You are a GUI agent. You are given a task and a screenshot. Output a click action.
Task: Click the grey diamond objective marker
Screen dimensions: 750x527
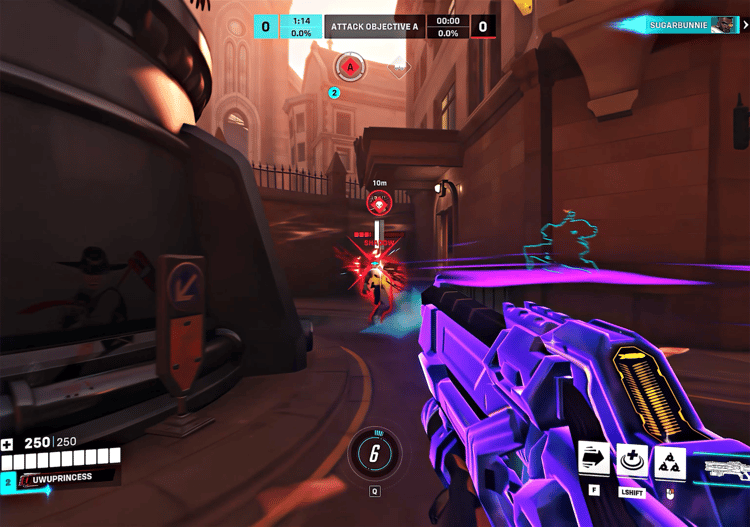click(x=399, y=69)
